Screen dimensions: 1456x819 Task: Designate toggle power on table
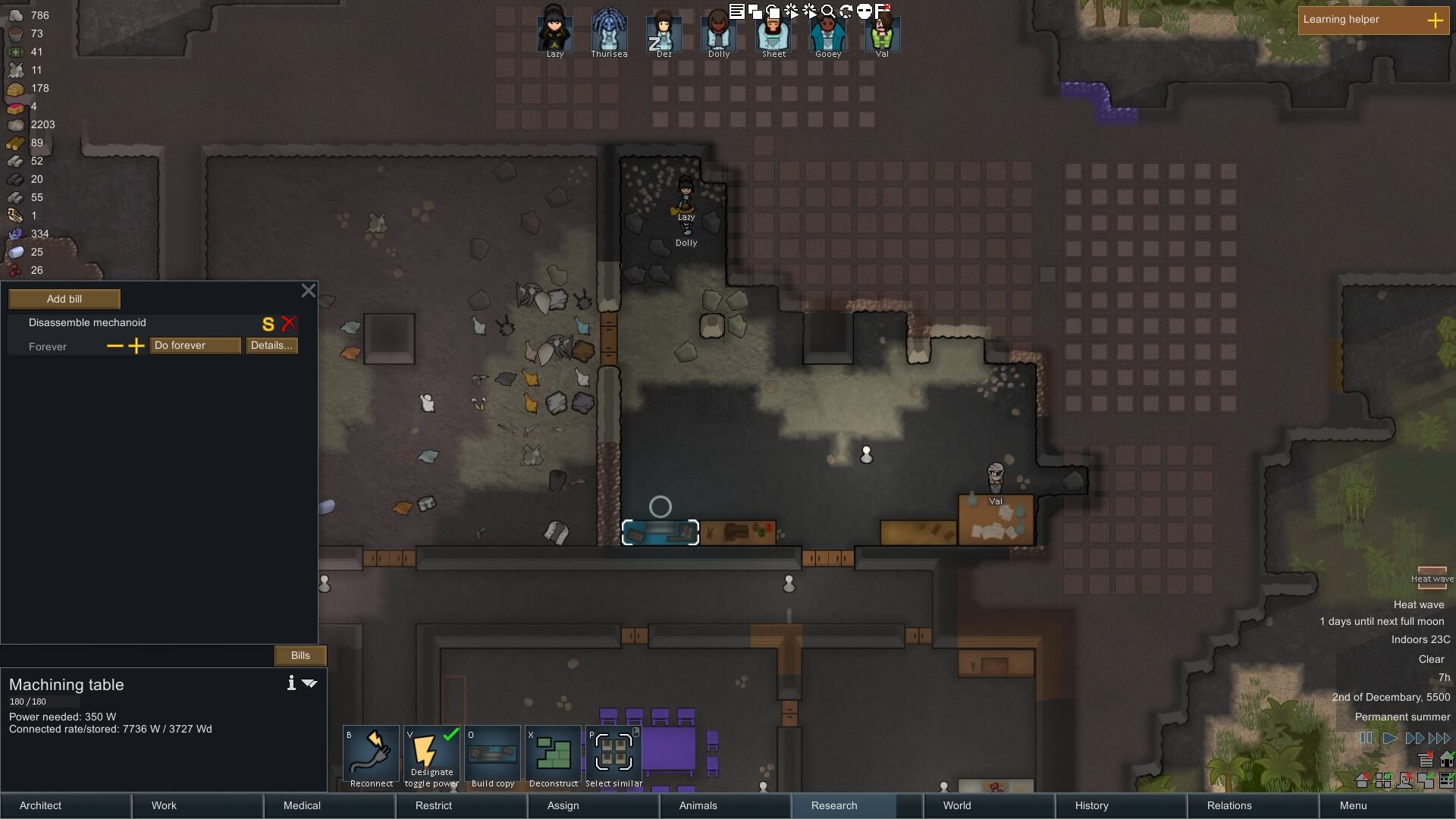pos(431,755)
